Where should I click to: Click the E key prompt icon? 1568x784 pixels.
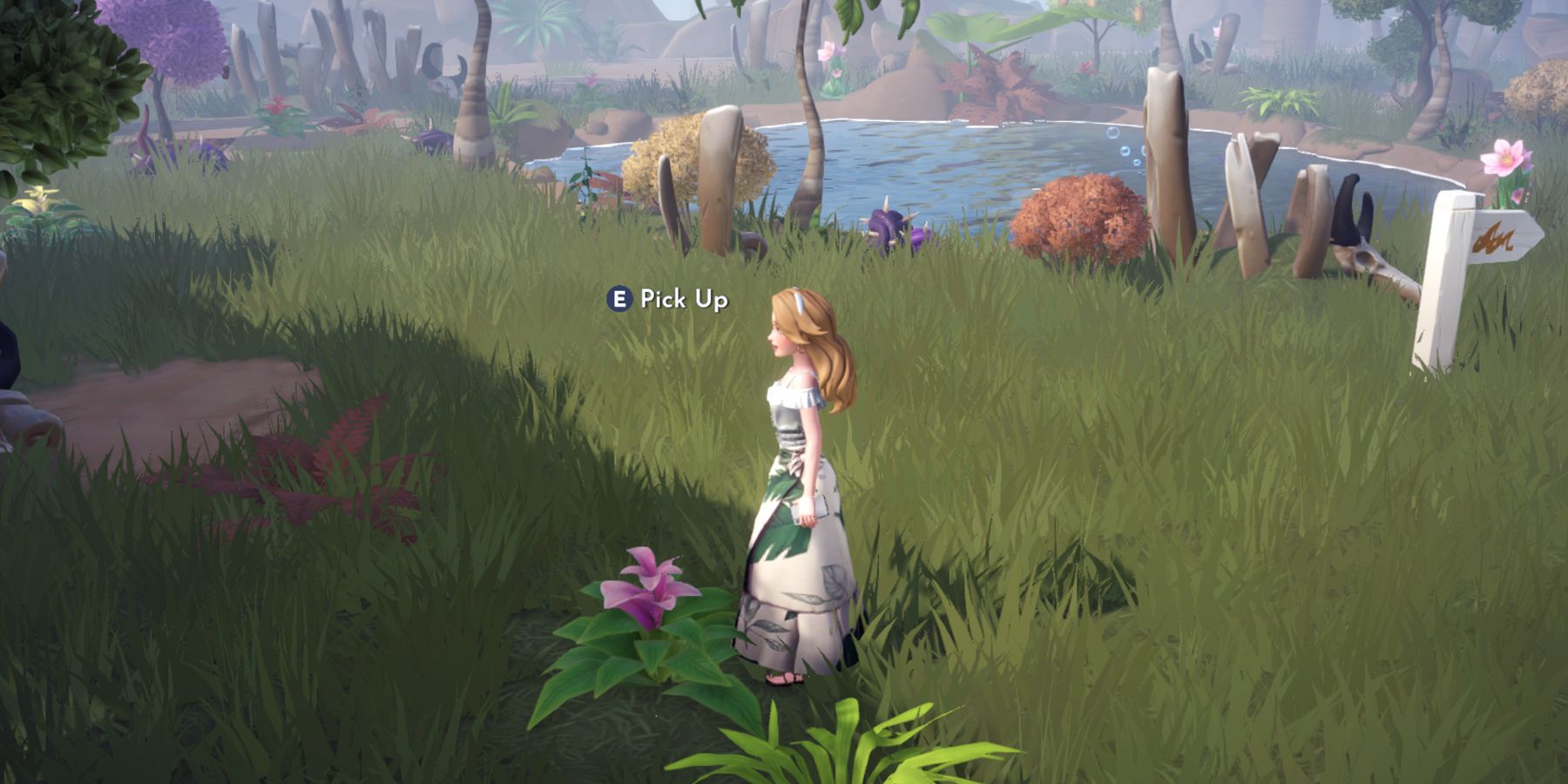click(620, 300)
